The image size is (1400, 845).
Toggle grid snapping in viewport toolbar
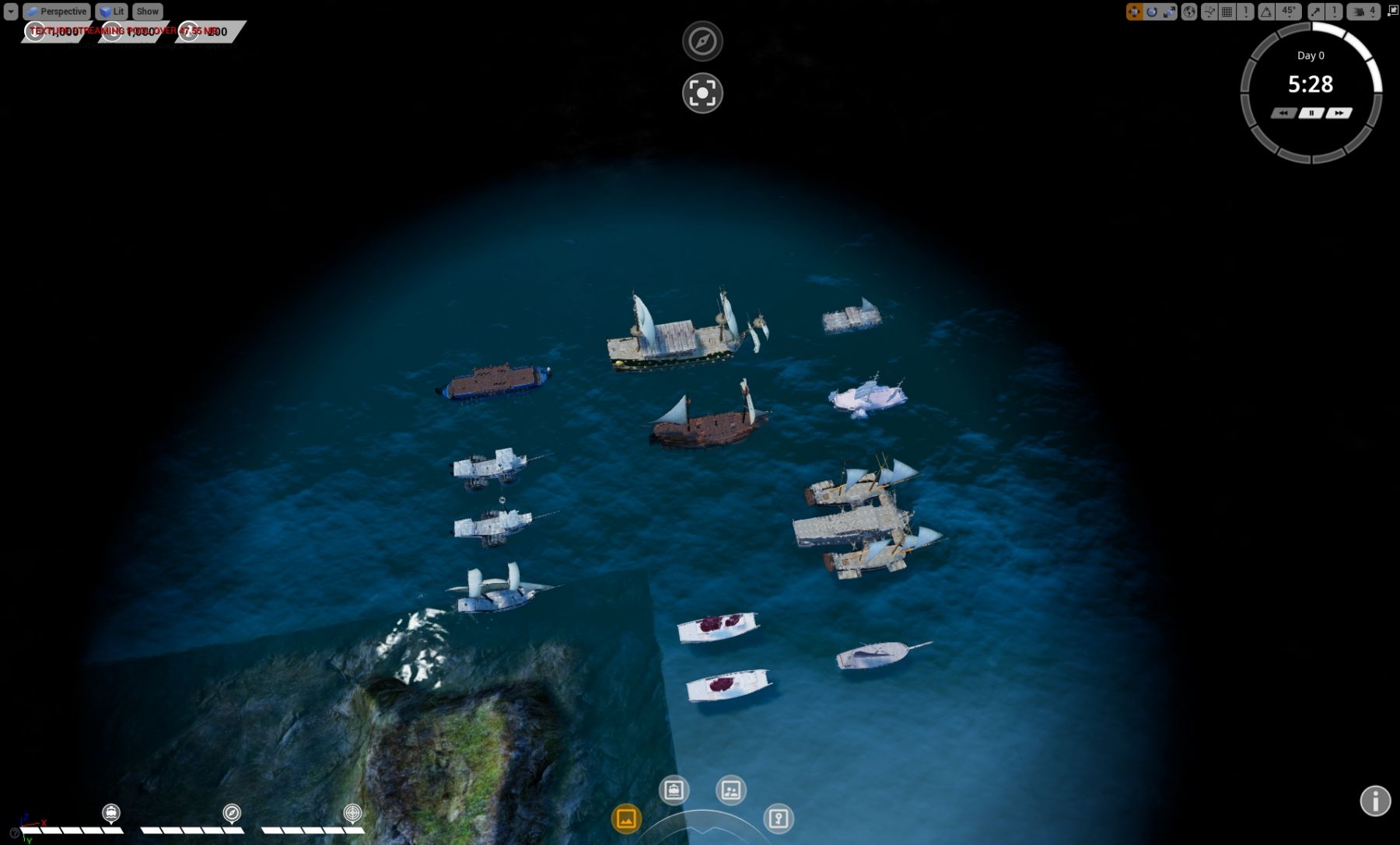[1227, 12]
